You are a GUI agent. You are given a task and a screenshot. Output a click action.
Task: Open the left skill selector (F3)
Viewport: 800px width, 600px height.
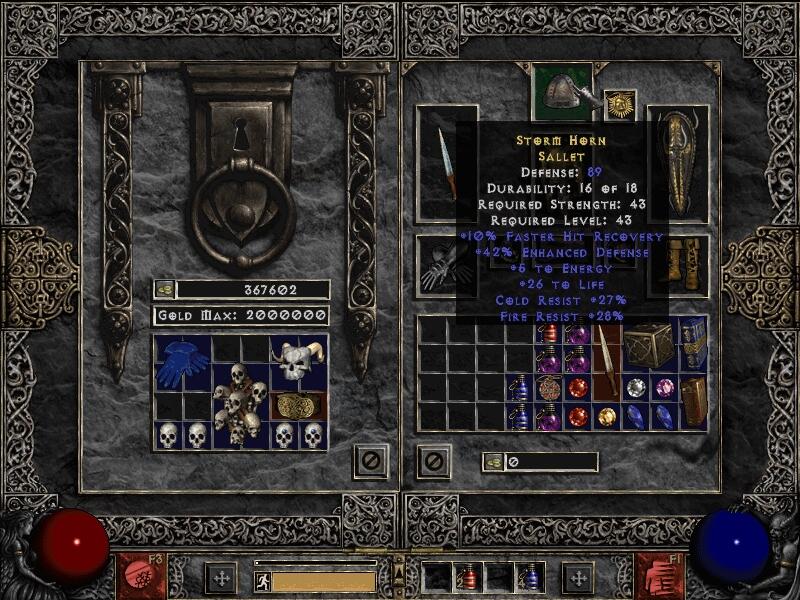[136, 577]
